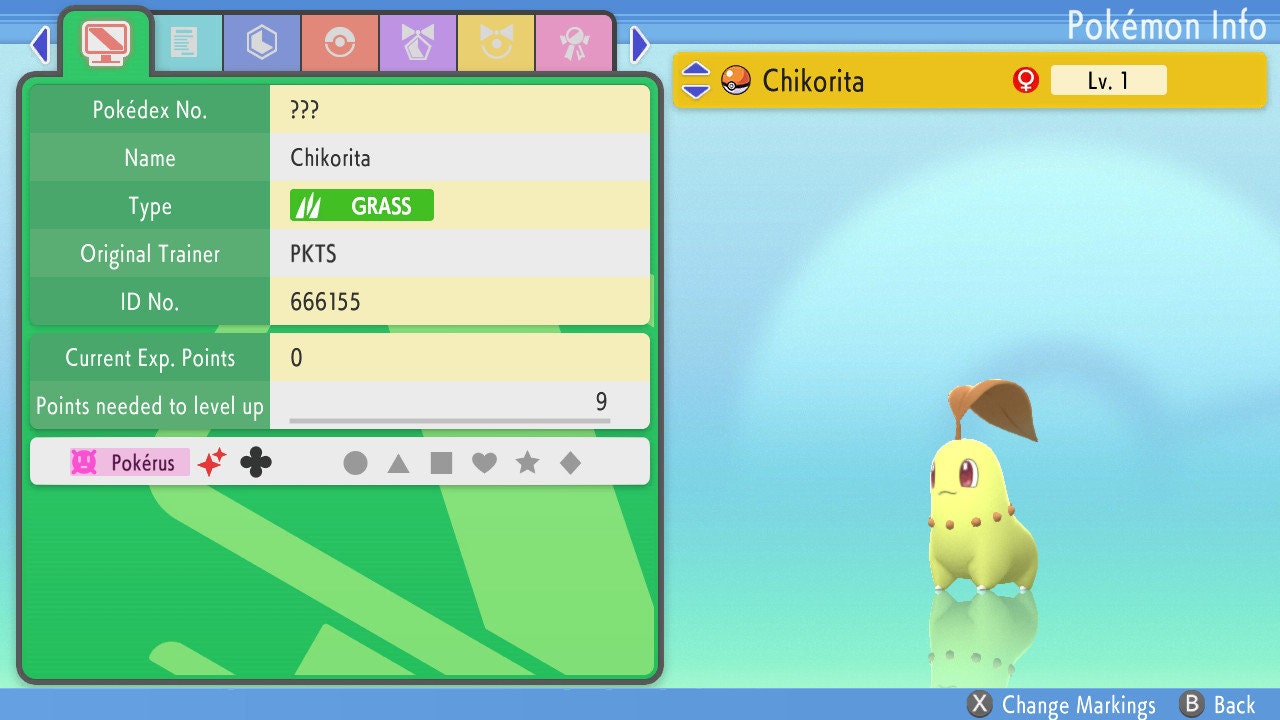Toggle the star marking
Image resolution: width=1280 pixels, height=720 pixels.
pos(527,463)
